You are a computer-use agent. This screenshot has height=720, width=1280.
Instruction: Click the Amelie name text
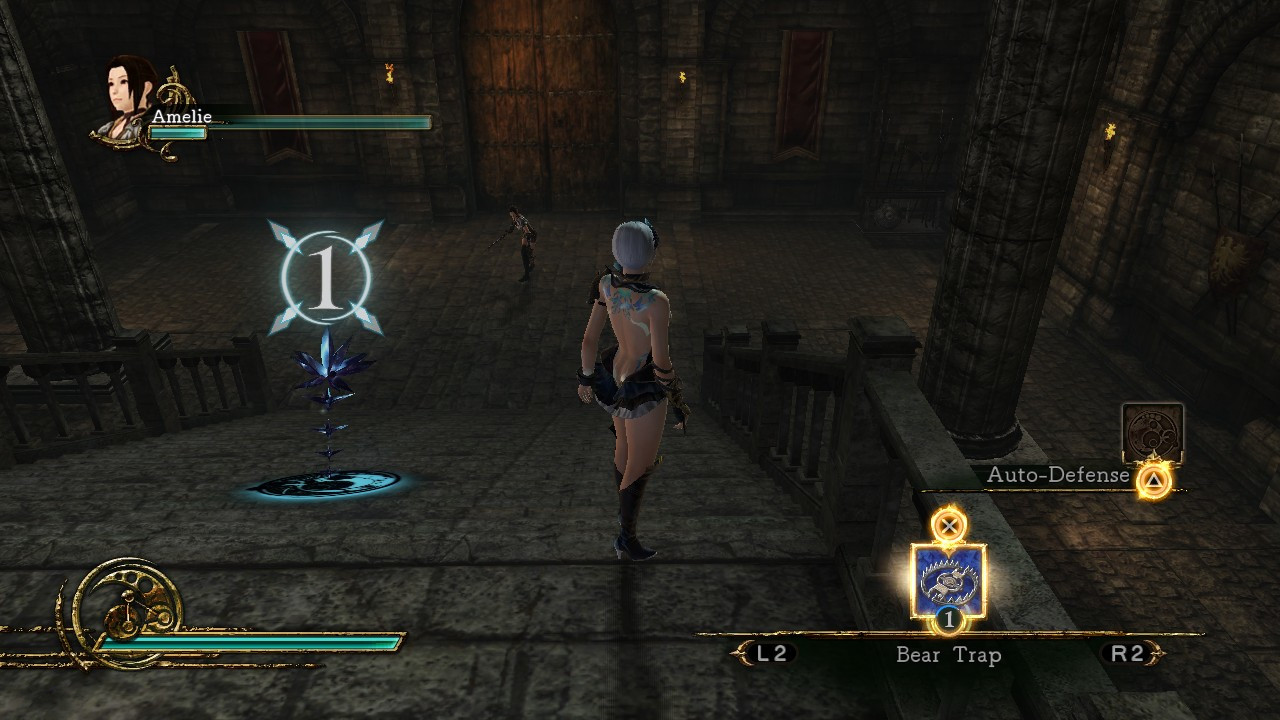pyautogui.click(x=183, y=116)
